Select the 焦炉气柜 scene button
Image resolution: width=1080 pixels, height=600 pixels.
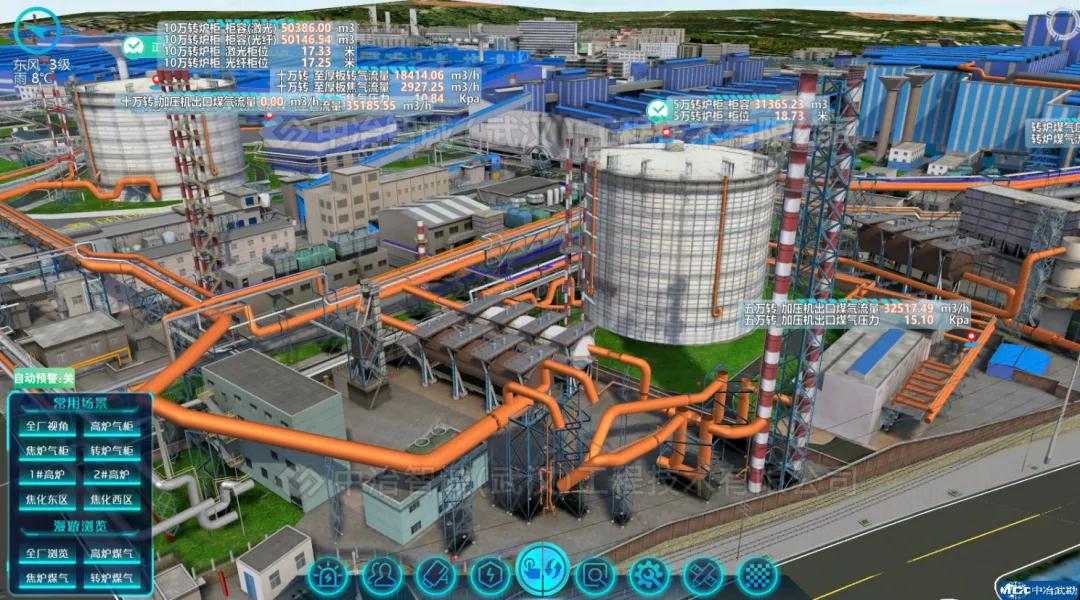coord(46,451)
